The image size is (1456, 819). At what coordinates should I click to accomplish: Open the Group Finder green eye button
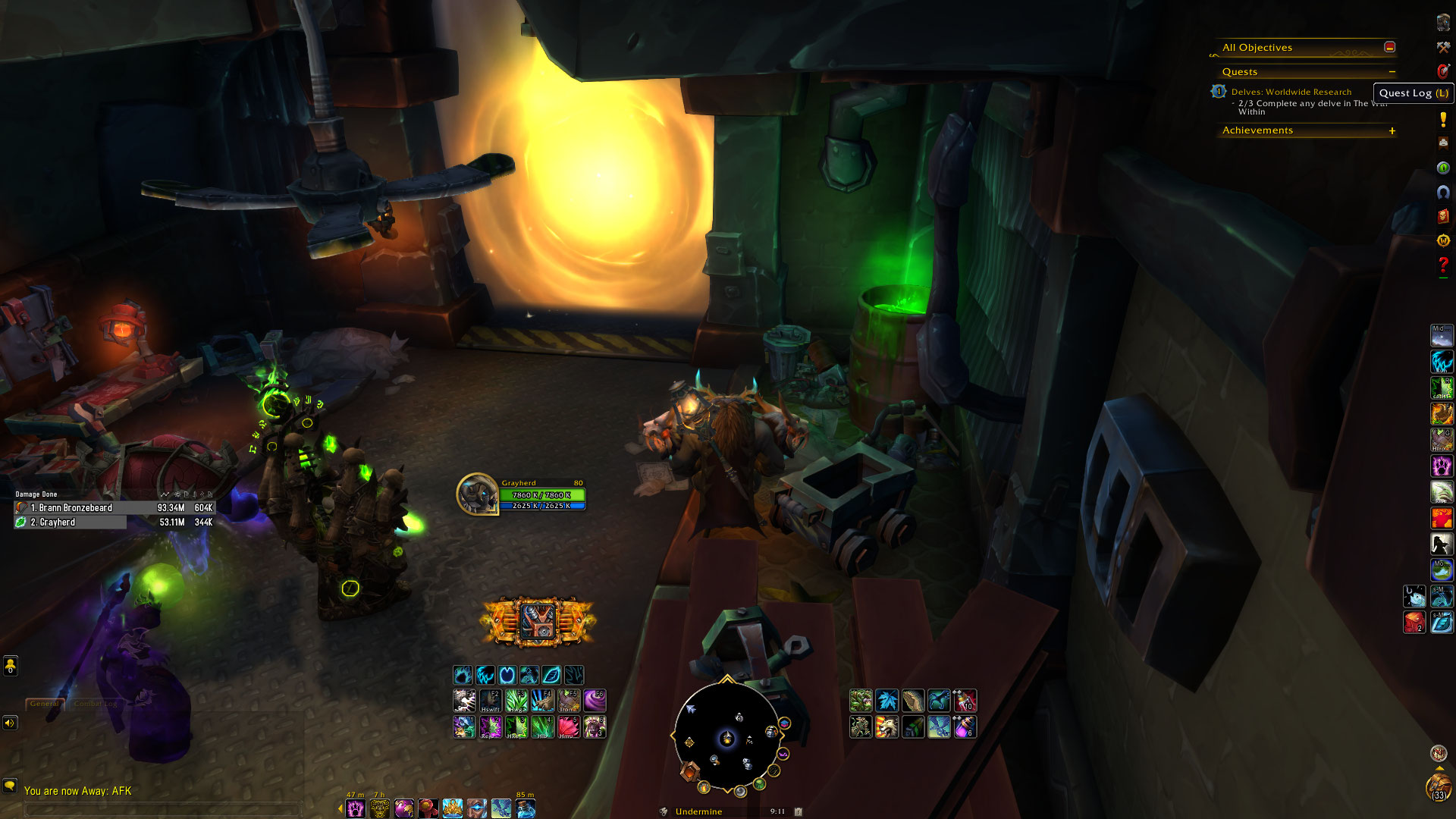[1442, 168]
